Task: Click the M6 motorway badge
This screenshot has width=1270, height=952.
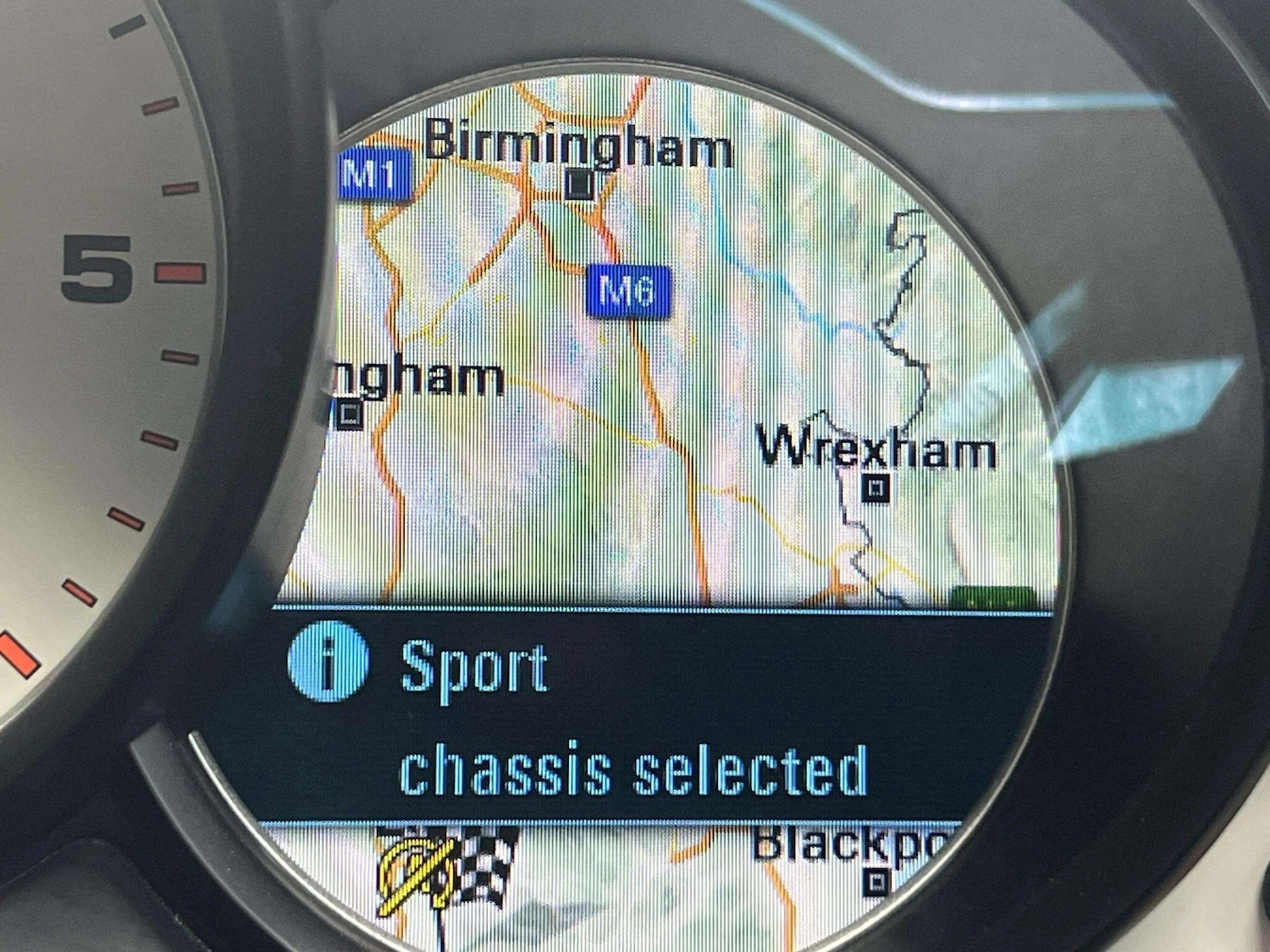Action: [x=628, y=291]
